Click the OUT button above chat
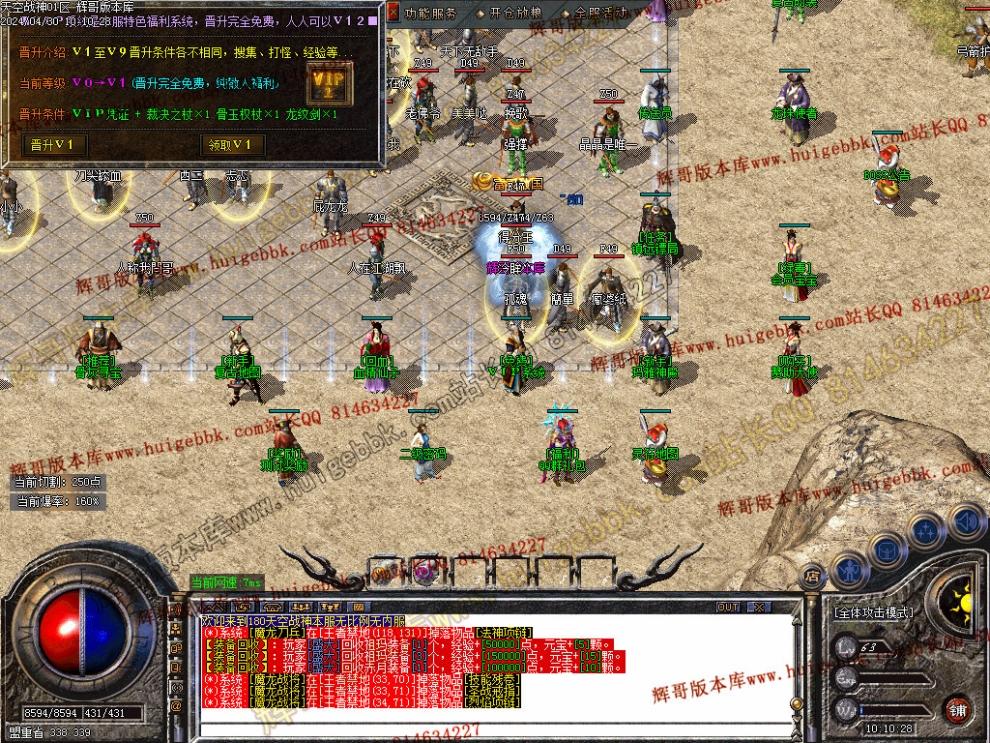The height and width of the screenshot is (743, 990). pos(729,607)
